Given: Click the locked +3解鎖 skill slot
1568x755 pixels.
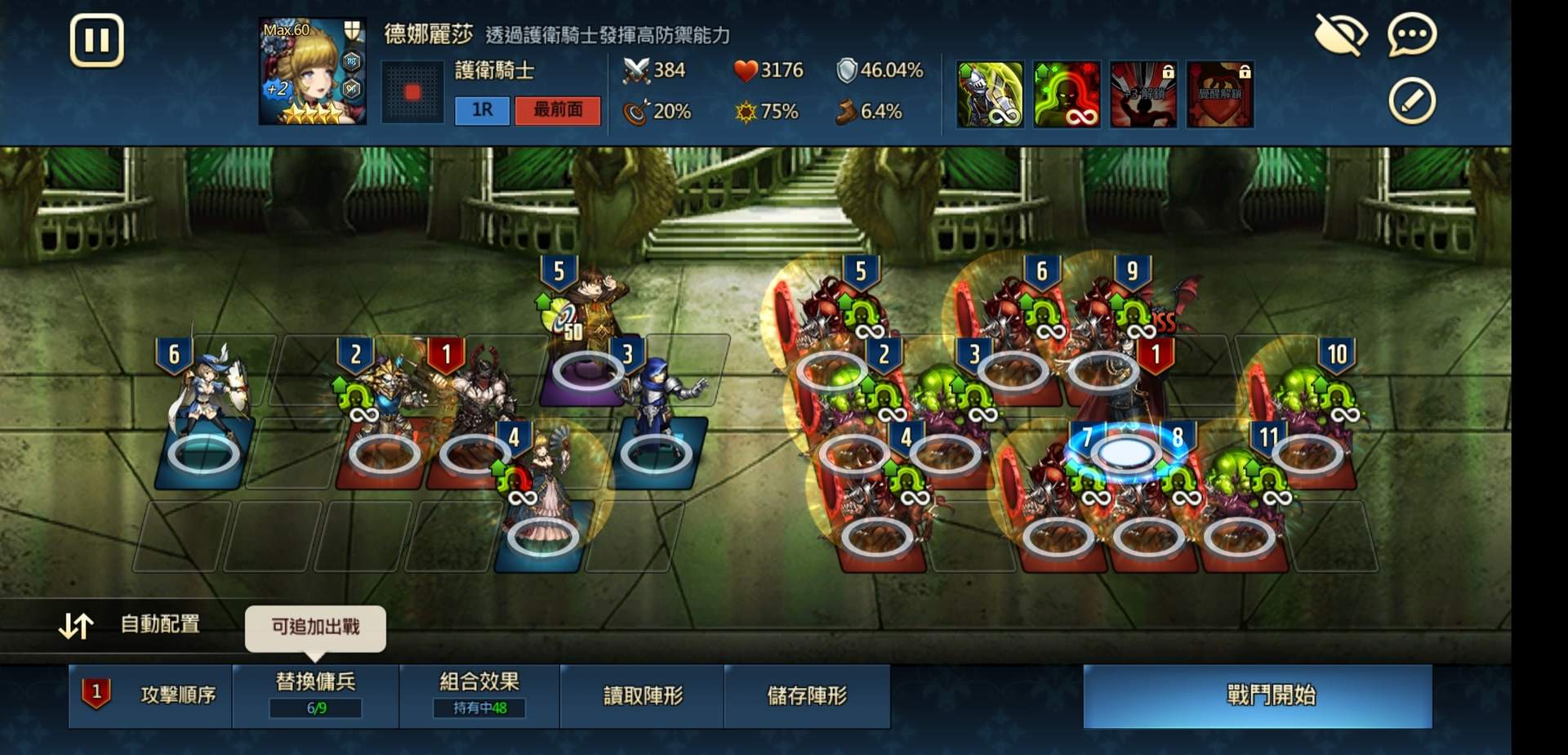Looking at the screenshot, I should click(1143, 92).
